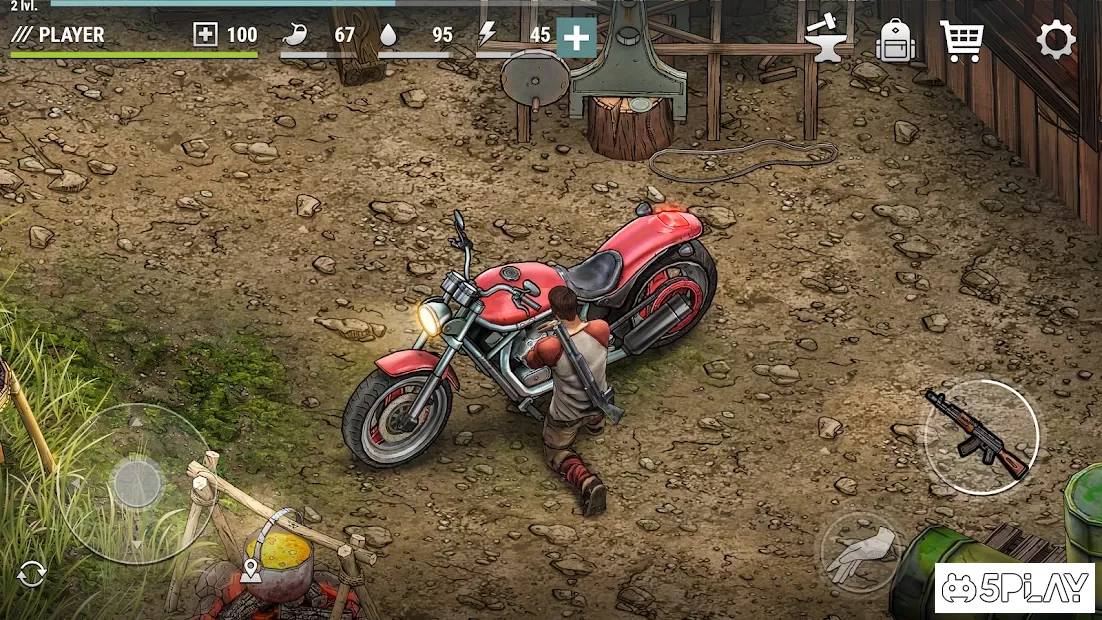1102x620 pixels.
Task: Tap the hand interact button
Action: [861, 553]
